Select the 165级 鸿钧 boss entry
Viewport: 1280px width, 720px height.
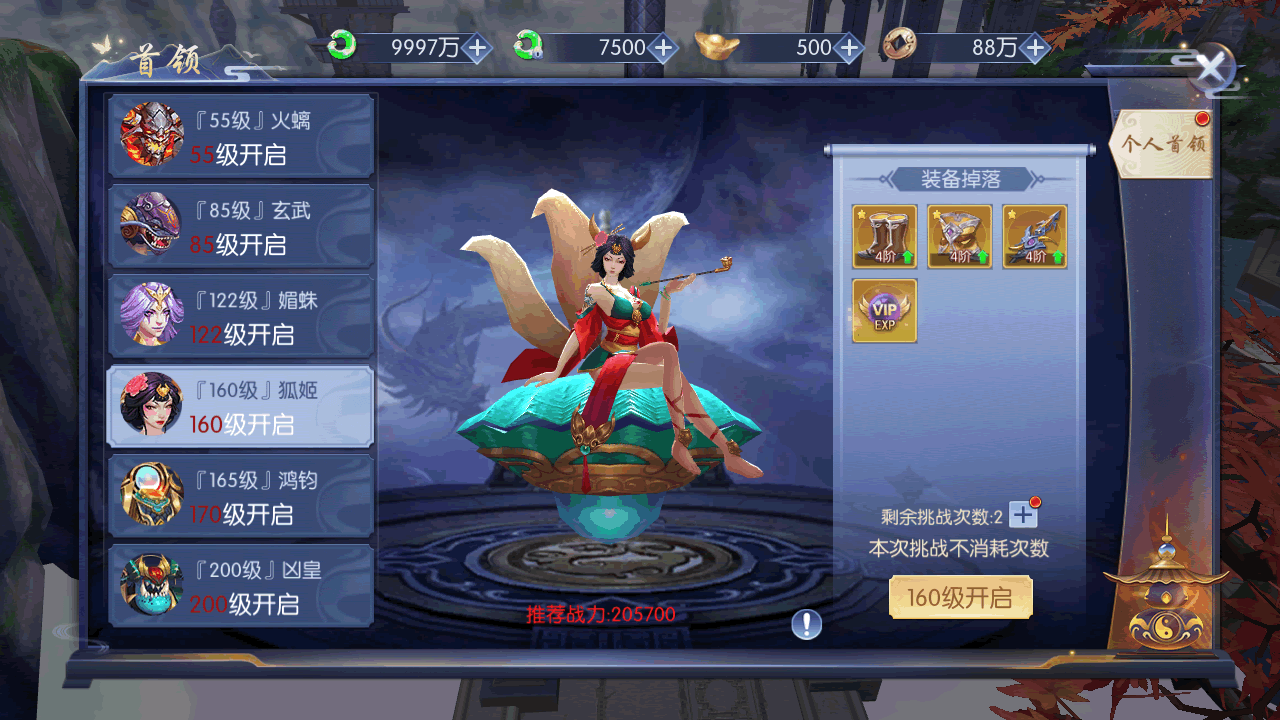pos(241,496)
